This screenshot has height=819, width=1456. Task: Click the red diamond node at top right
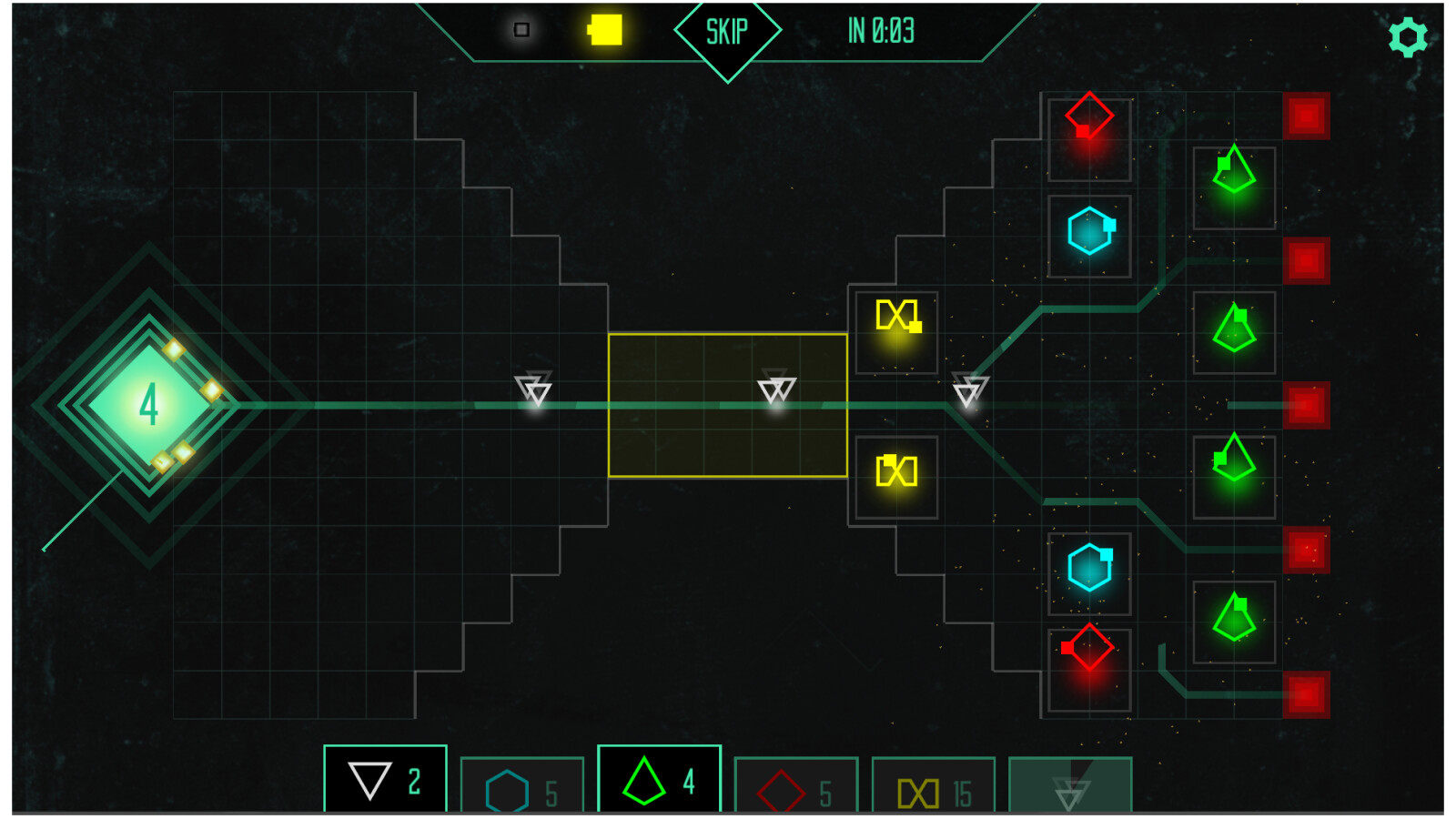(1088, 116)
